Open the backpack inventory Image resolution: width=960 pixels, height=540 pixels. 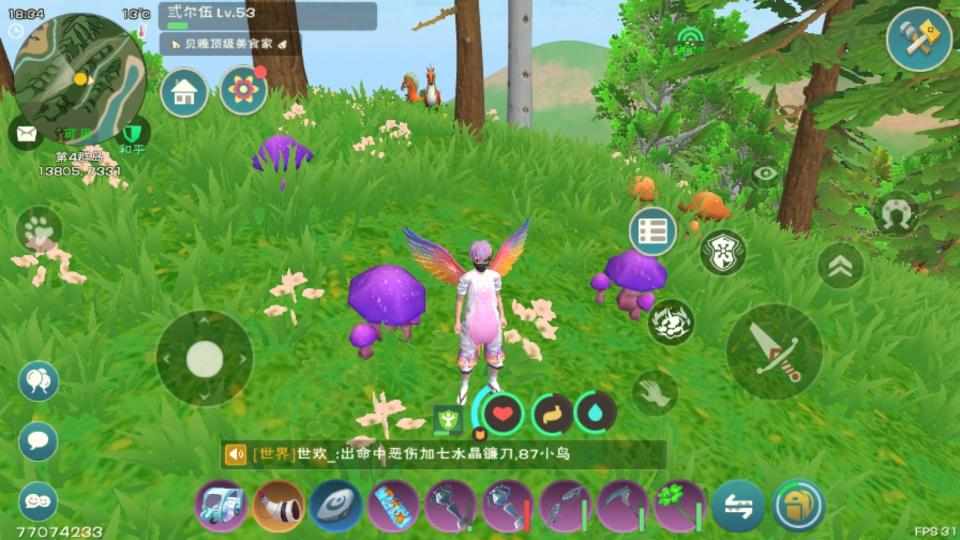coord(799,505)
